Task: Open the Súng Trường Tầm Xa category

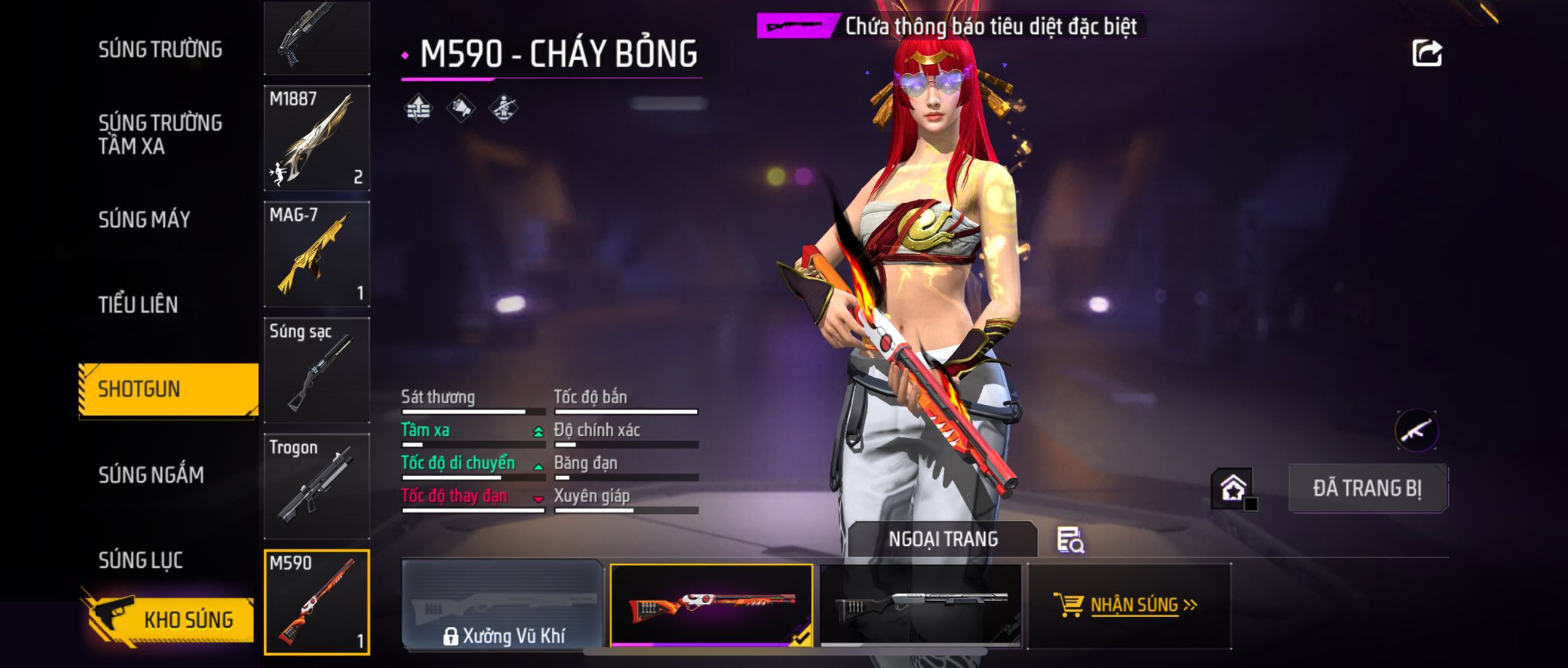Action: 160,134
